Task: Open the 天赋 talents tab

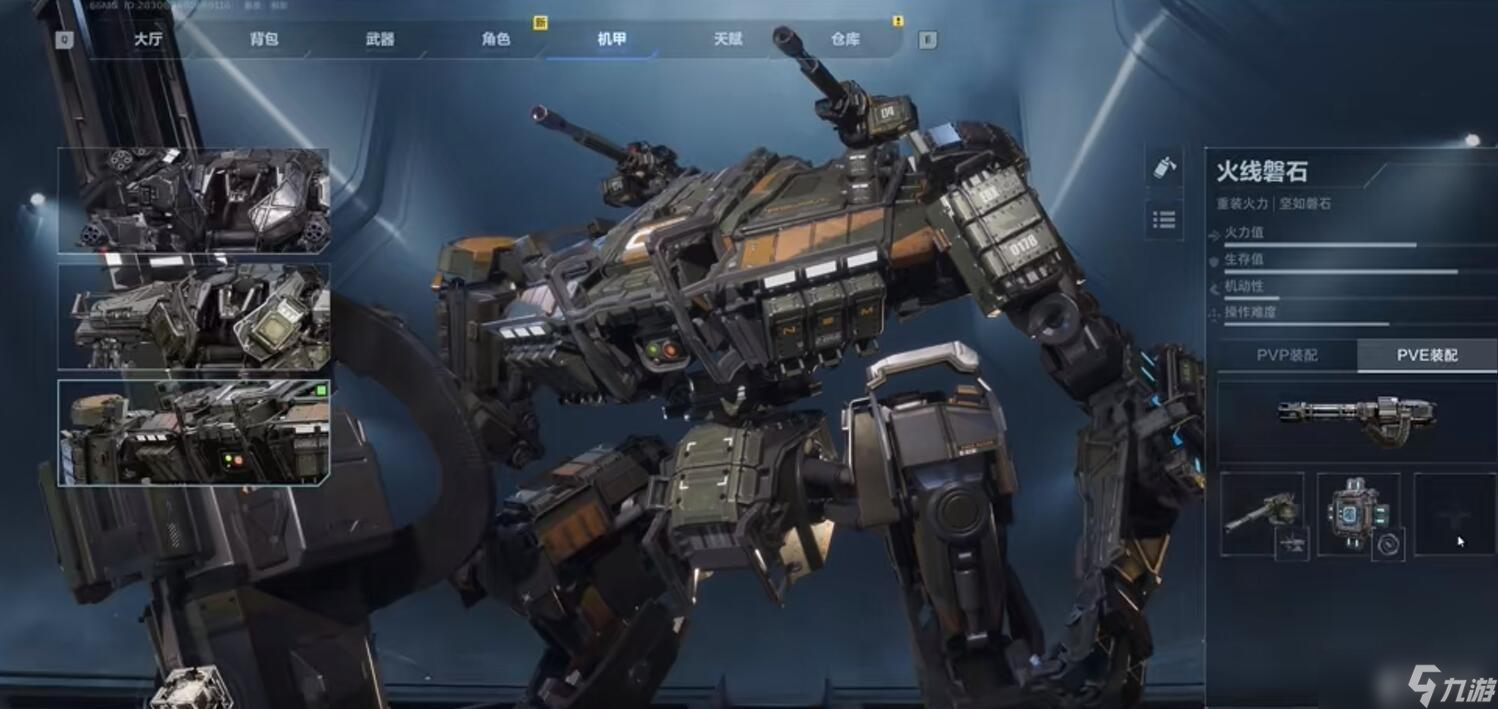Action: point(728,40)
